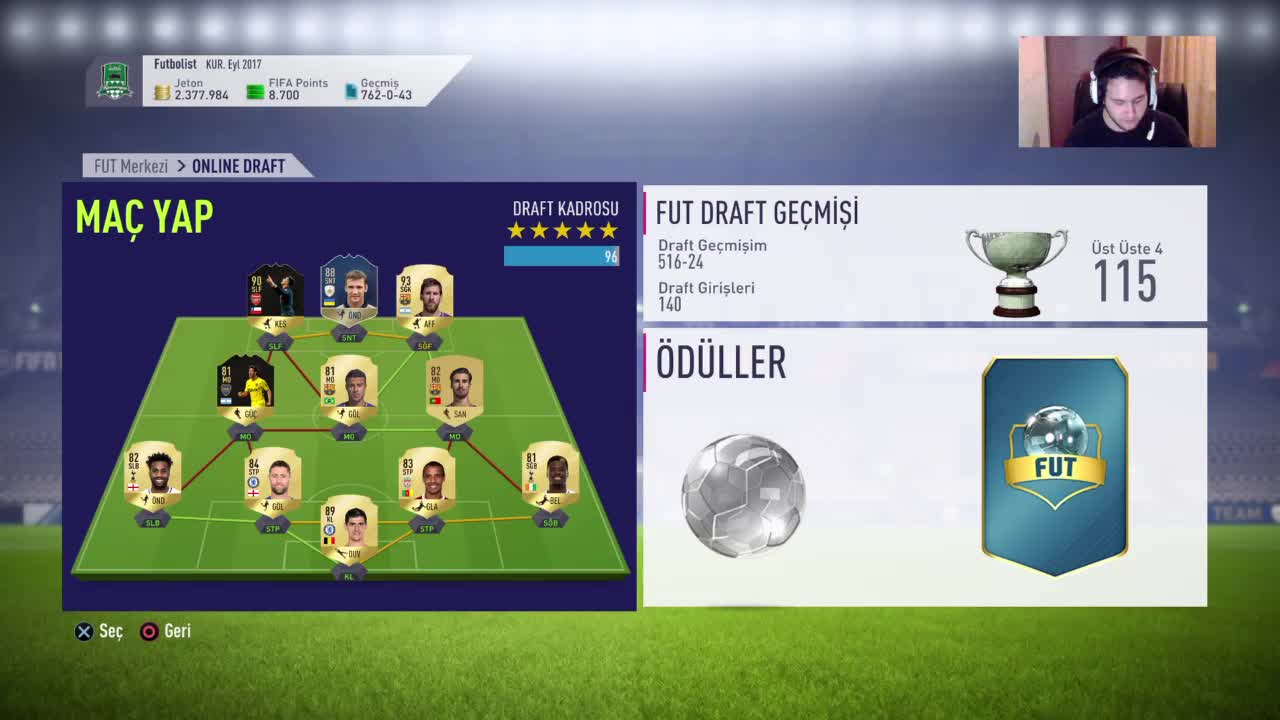1280x720 pixels.
Task: Open the FUT Draft Geçmişi panel
Action: click(924, 253)
